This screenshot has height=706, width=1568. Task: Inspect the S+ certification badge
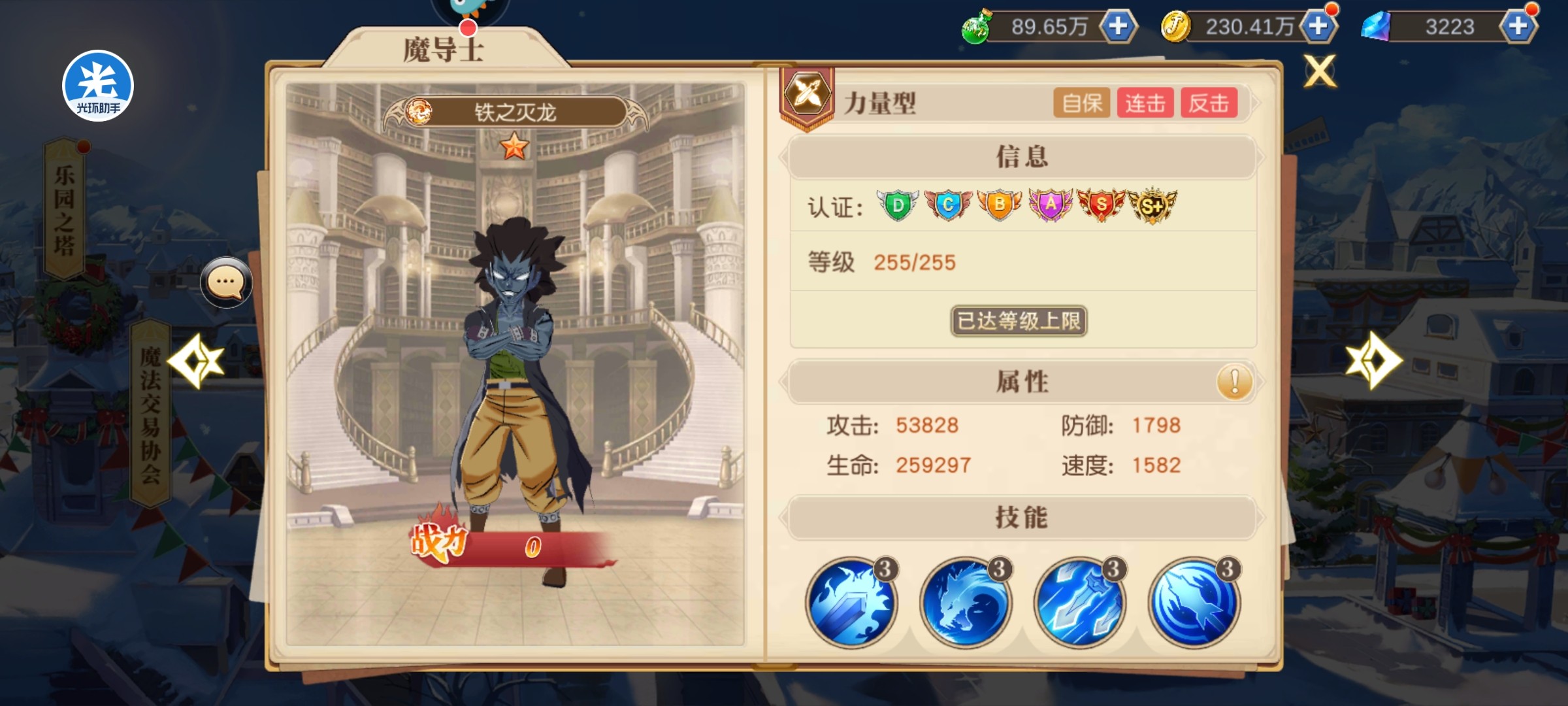tap(1152, 206)
